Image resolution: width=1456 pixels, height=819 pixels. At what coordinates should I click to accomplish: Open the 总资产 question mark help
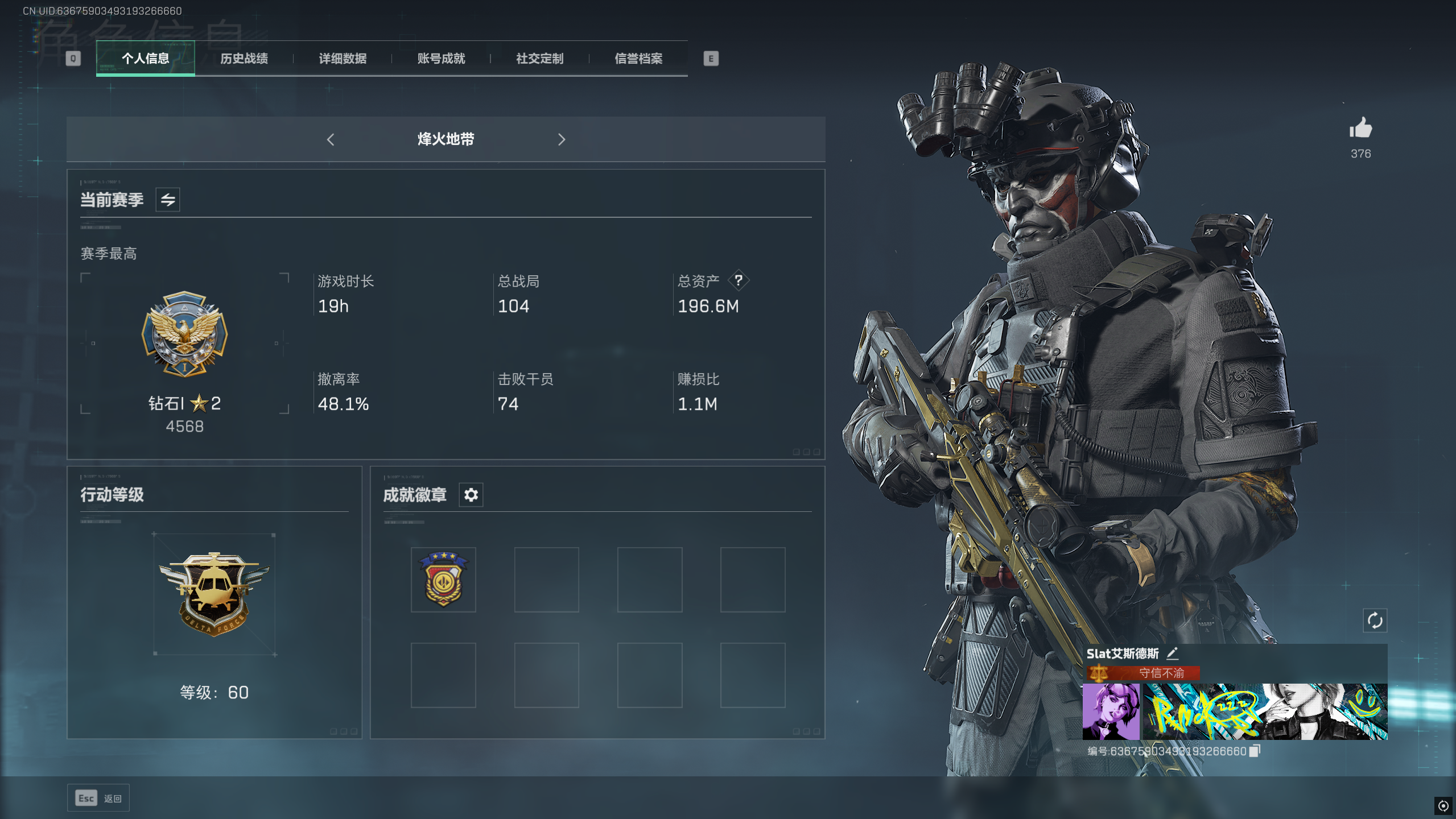739,280
